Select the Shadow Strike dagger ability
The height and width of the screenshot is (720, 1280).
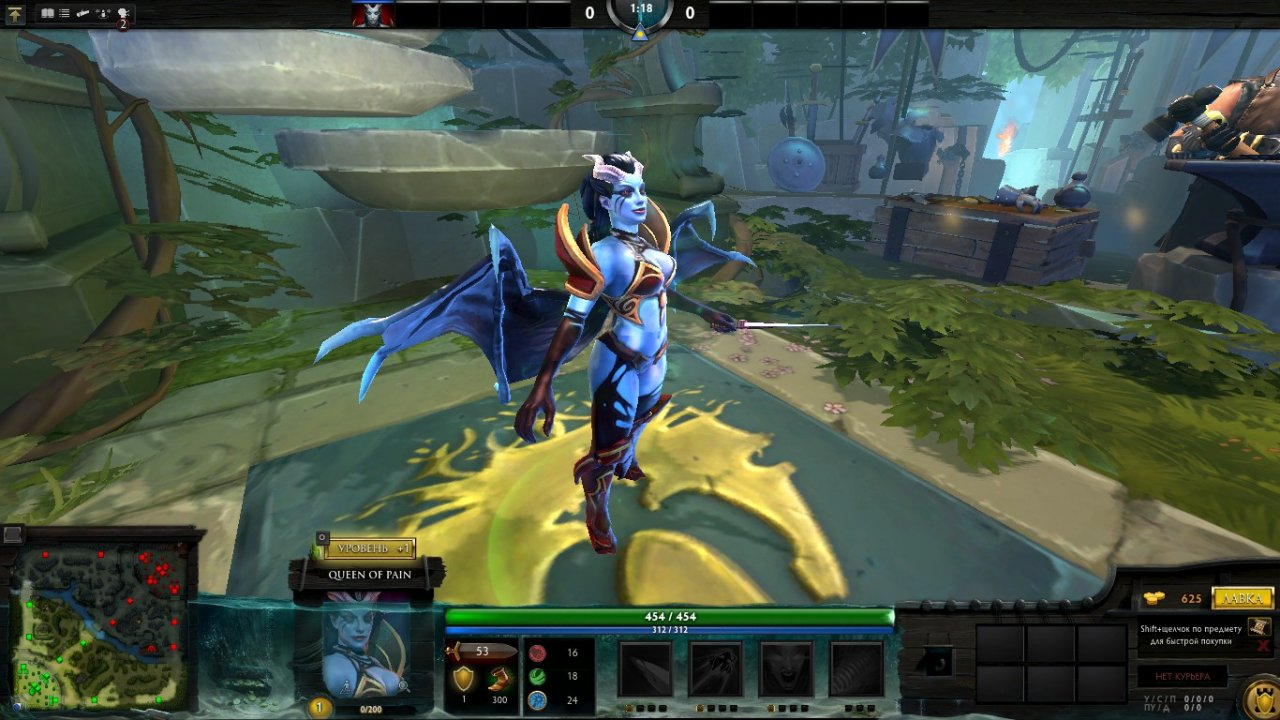[x=644, y=669]
